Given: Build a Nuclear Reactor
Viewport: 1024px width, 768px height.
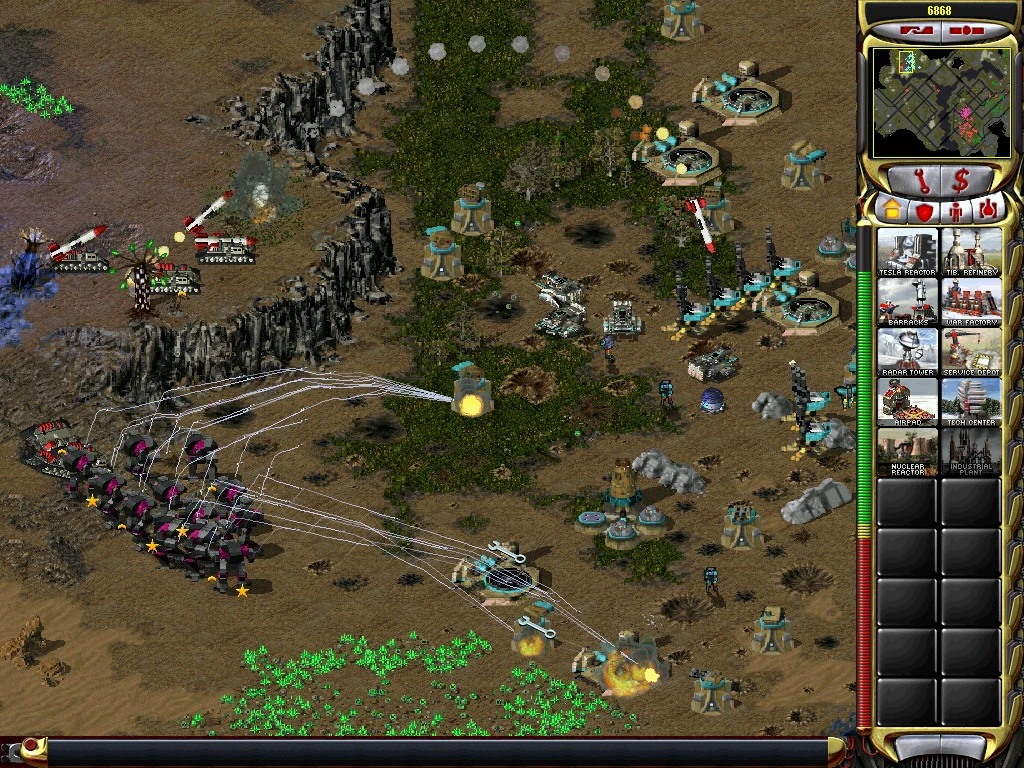Looking at the screenshot, I should click(908, 452).
